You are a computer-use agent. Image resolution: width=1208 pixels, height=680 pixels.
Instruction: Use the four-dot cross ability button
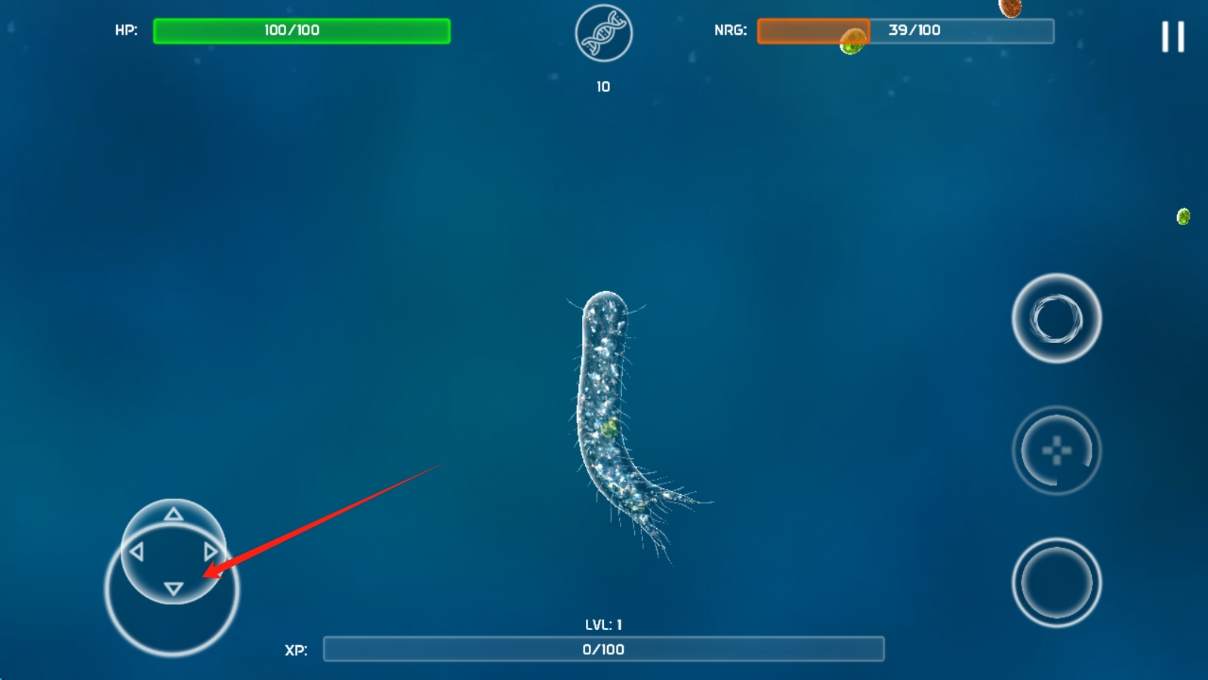pos(1056,450)
